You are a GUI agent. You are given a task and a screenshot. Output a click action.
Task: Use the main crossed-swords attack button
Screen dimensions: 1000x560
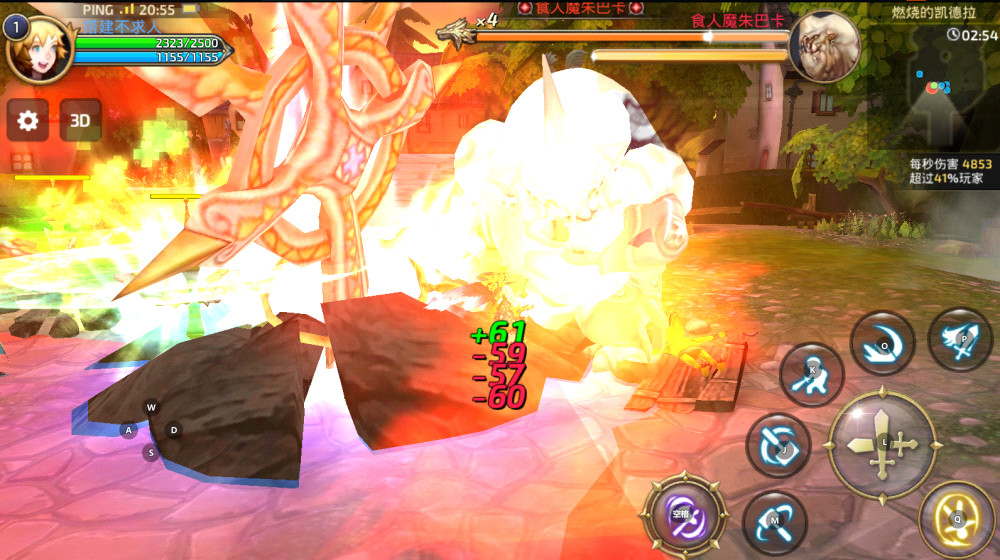click(882, 444)
